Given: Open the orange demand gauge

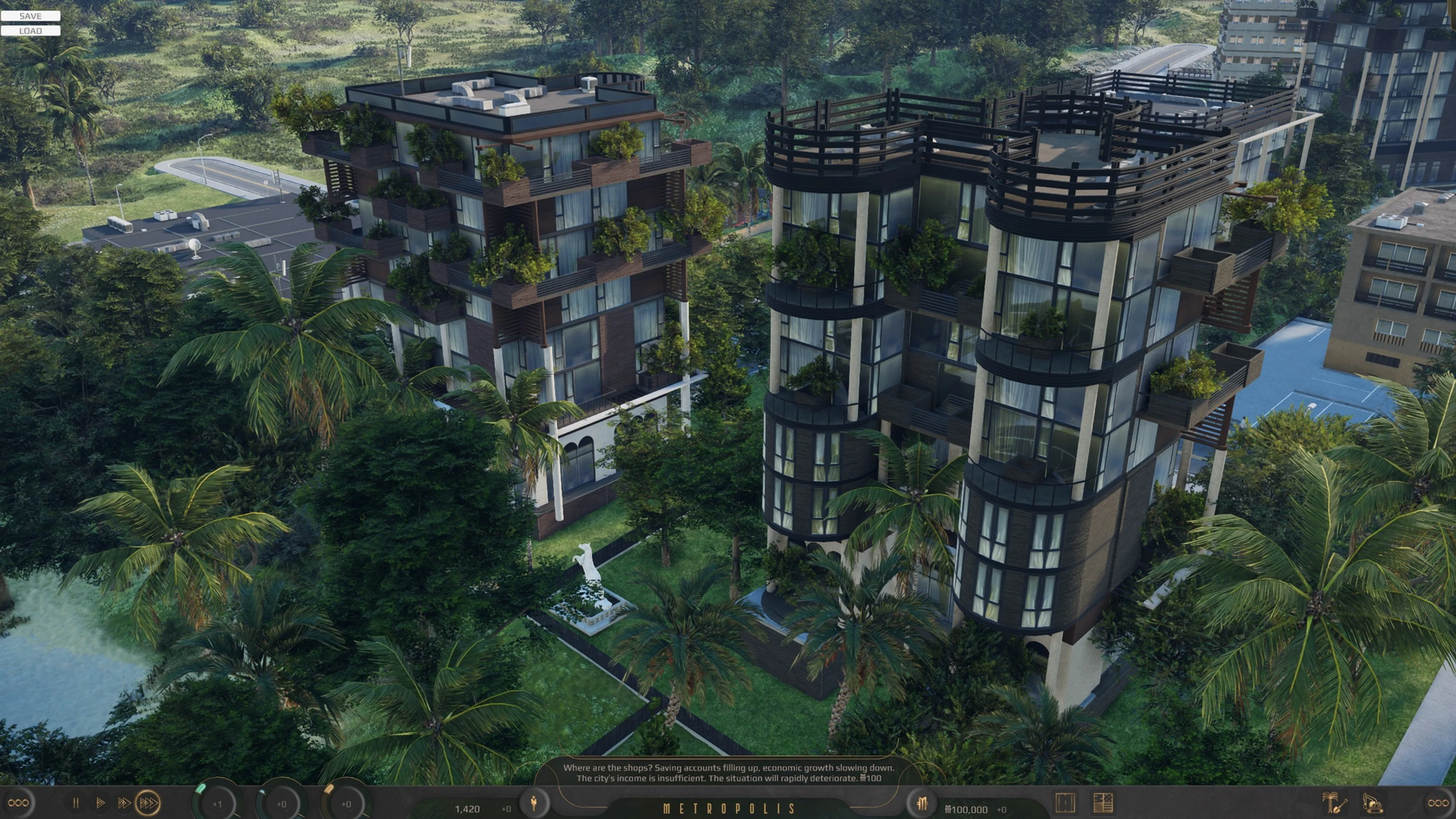Looking at the screenshot, I should 346,804.
